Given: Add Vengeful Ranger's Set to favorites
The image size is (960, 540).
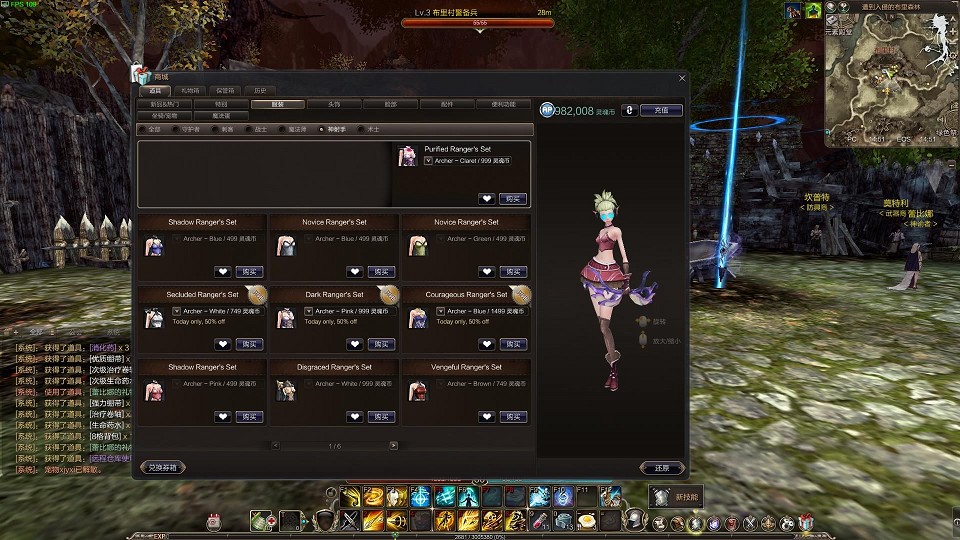Looking at the screenshot, I should point(486,416).
